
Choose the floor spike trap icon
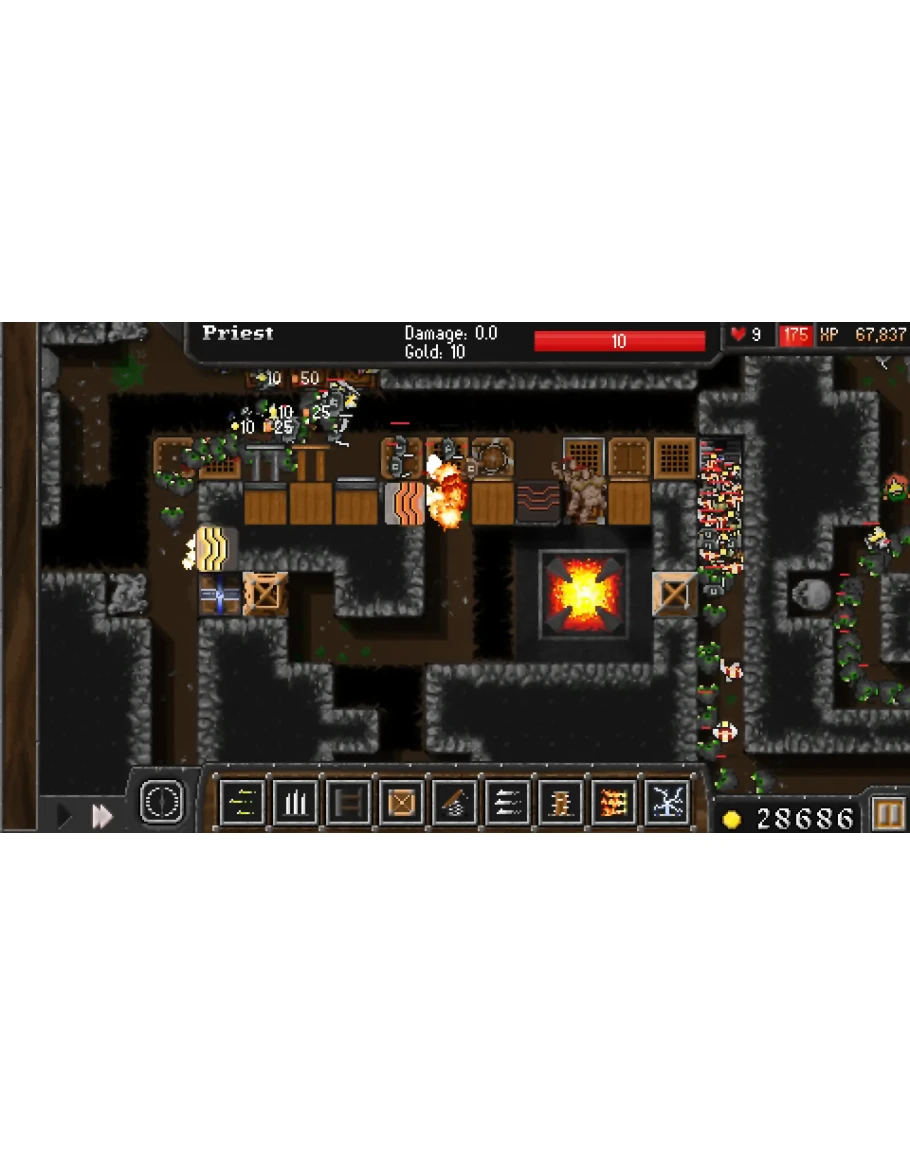pos(294,802)
